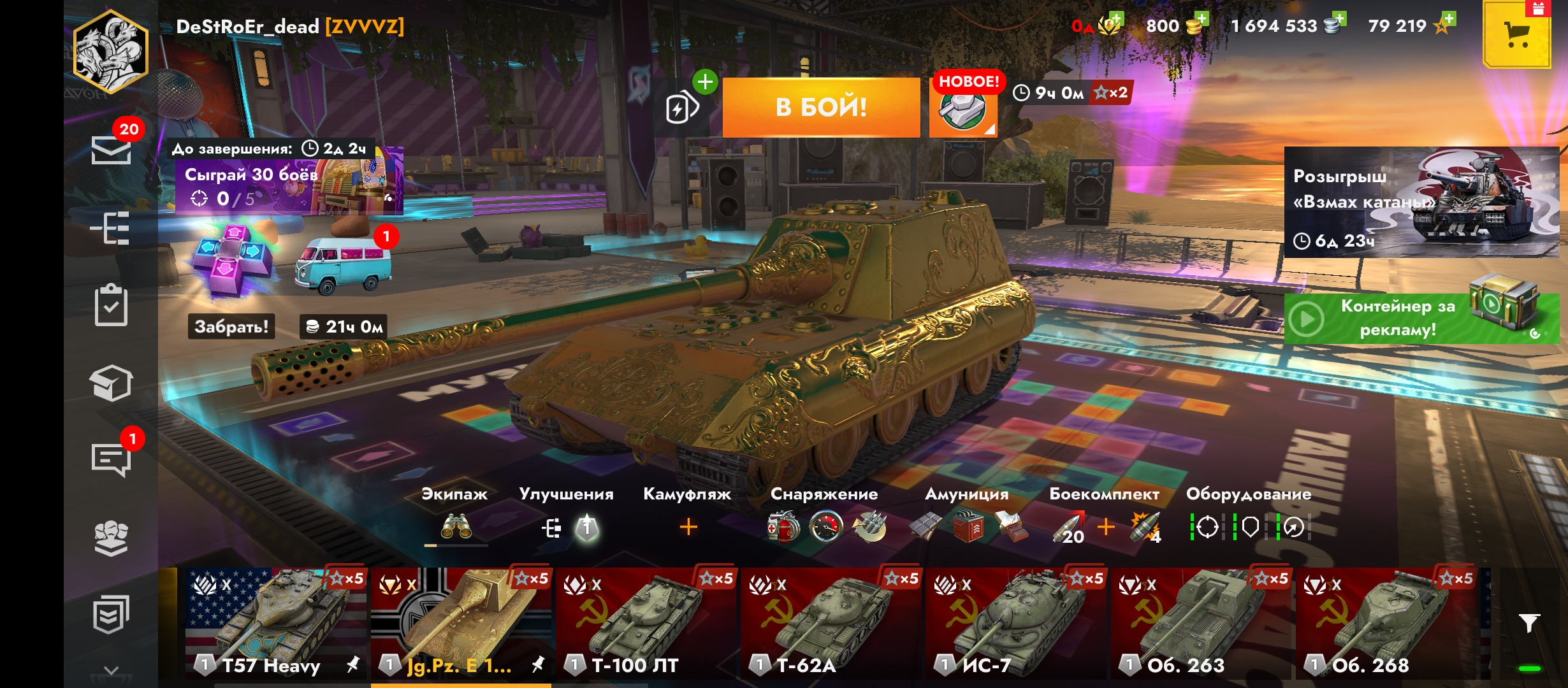The width and height of the screenshot is (1568, 688).
Task: Open the tech tree icon in sidebar
Action: coord(111,228)
